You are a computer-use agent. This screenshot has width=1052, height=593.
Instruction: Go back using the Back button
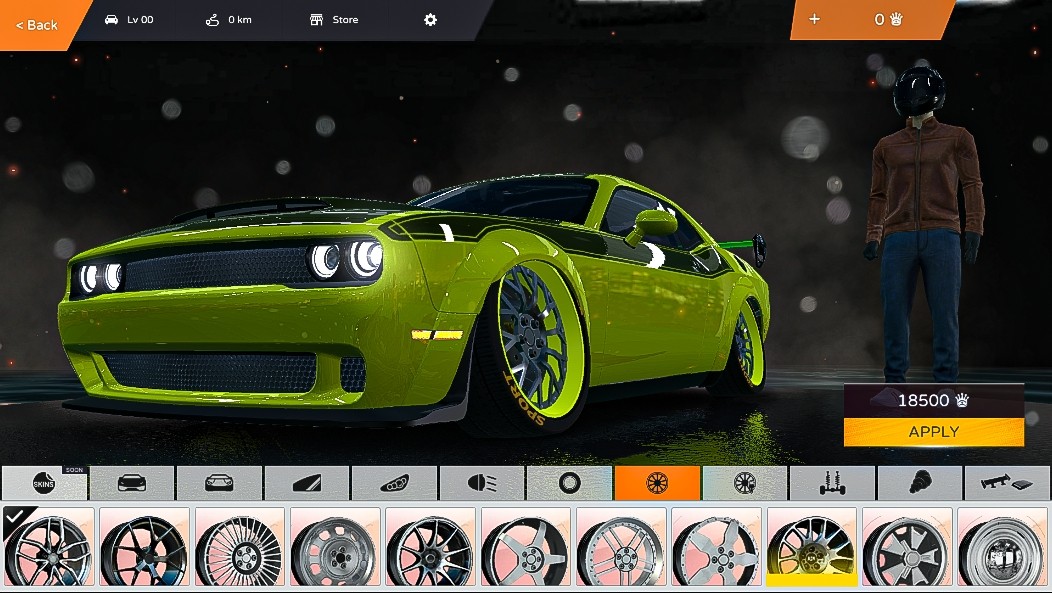[x=37, y=25]
